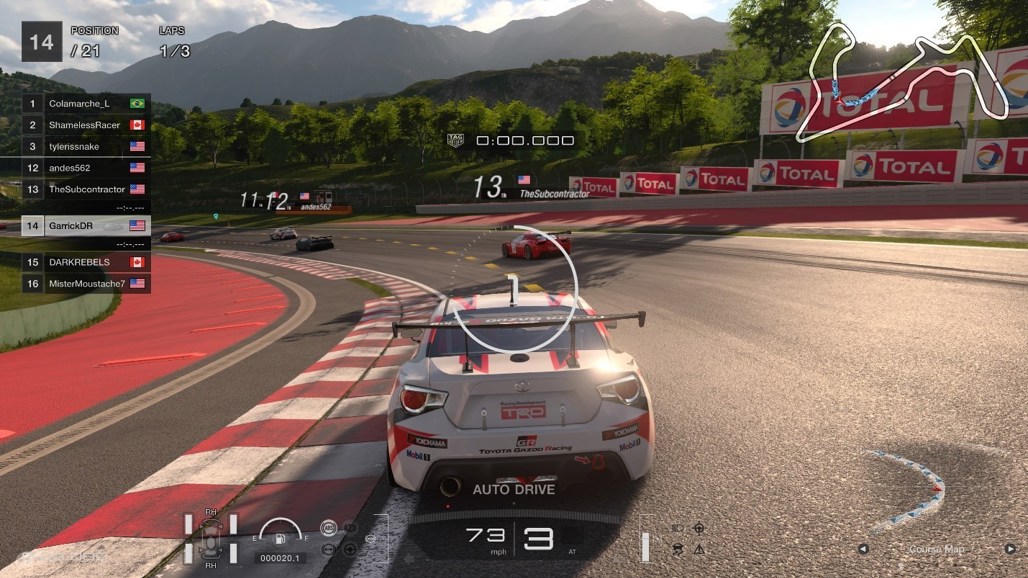The image size is (1028, 578).
Task: Click andes562's row in the standings
Action: (85, 168)
